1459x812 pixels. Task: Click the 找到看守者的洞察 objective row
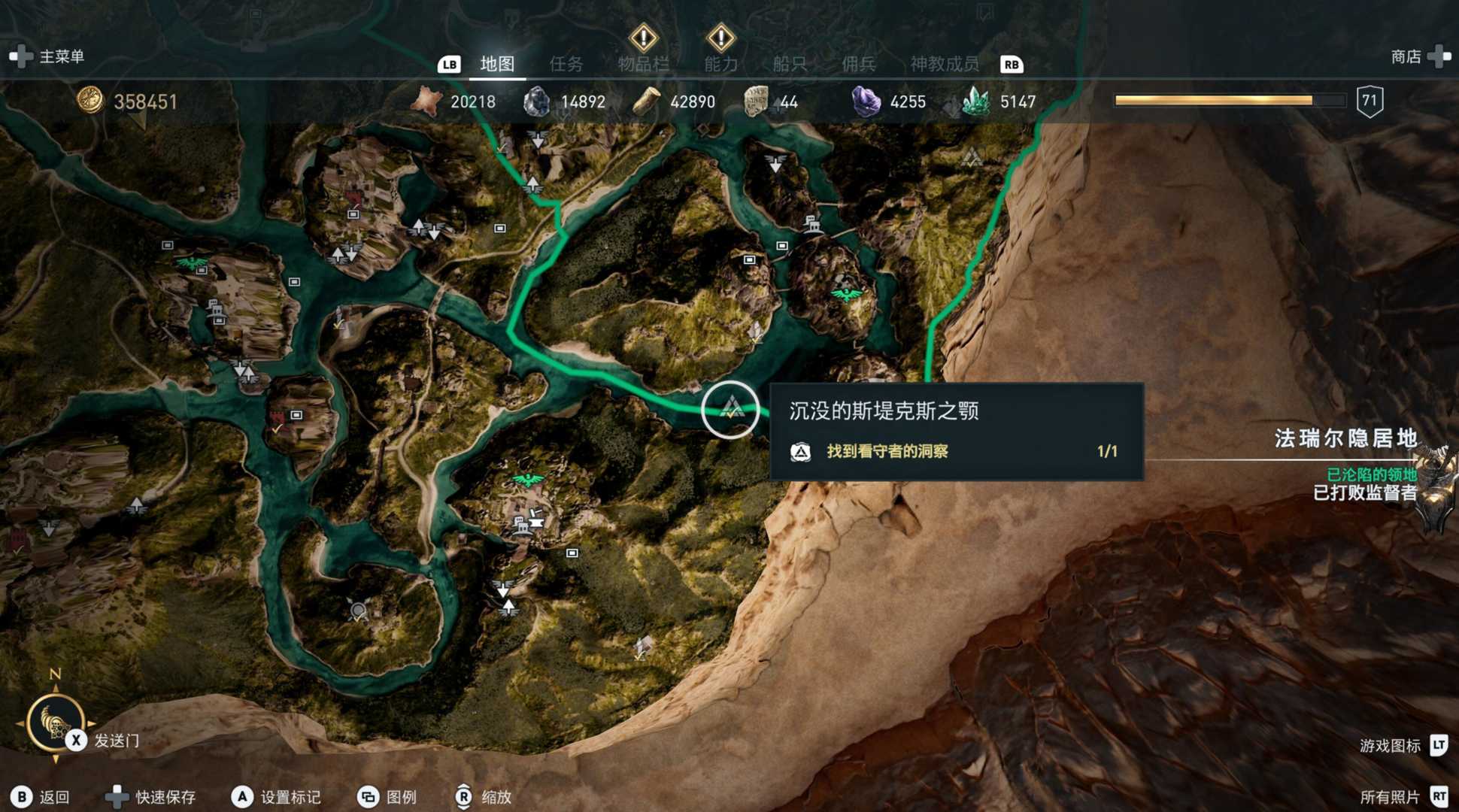click(x=887, y=451)
